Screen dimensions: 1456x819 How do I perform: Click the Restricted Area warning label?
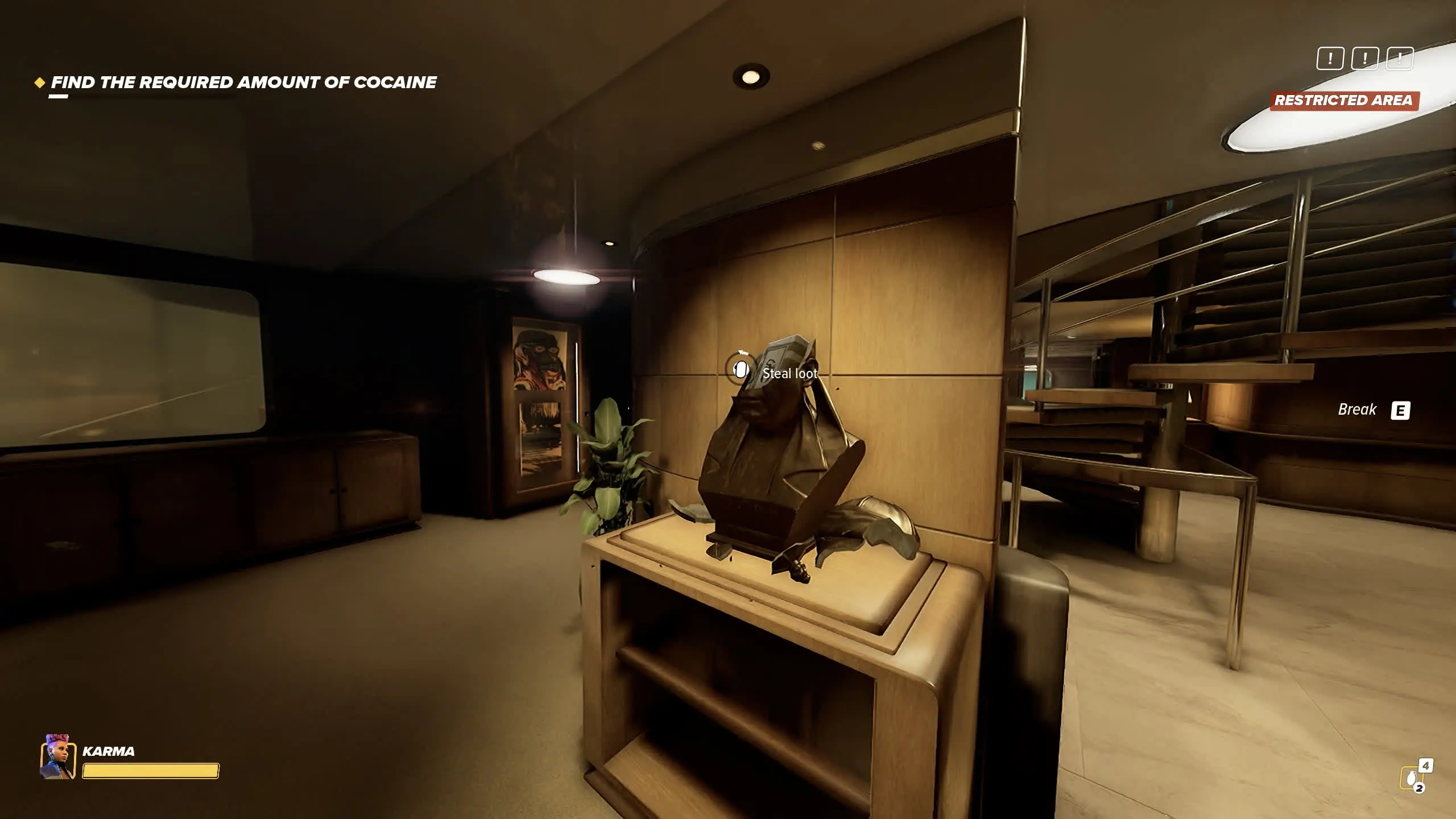click(1343, 101)
